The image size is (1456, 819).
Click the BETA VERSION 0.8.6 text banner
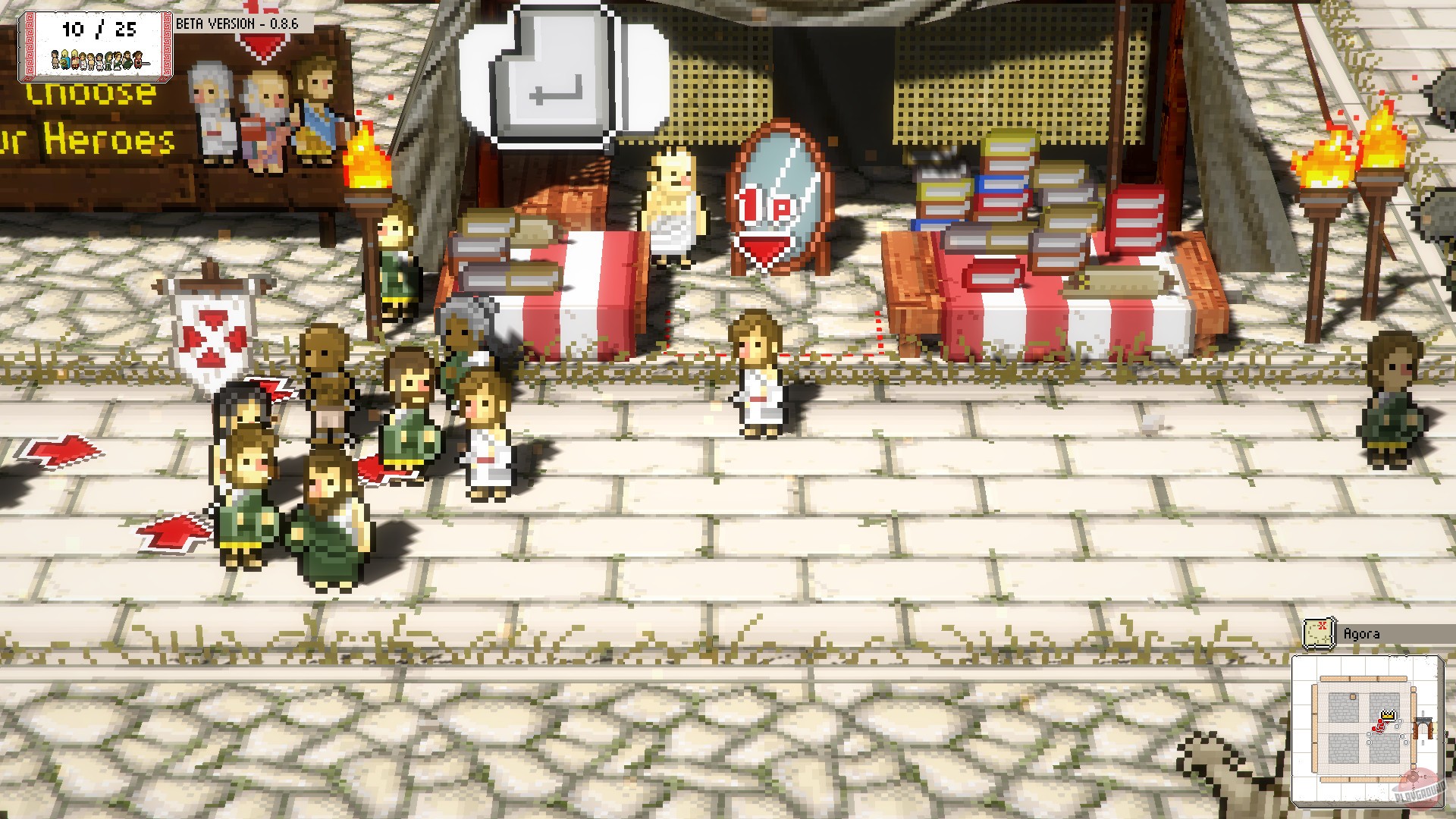point(237,23)
